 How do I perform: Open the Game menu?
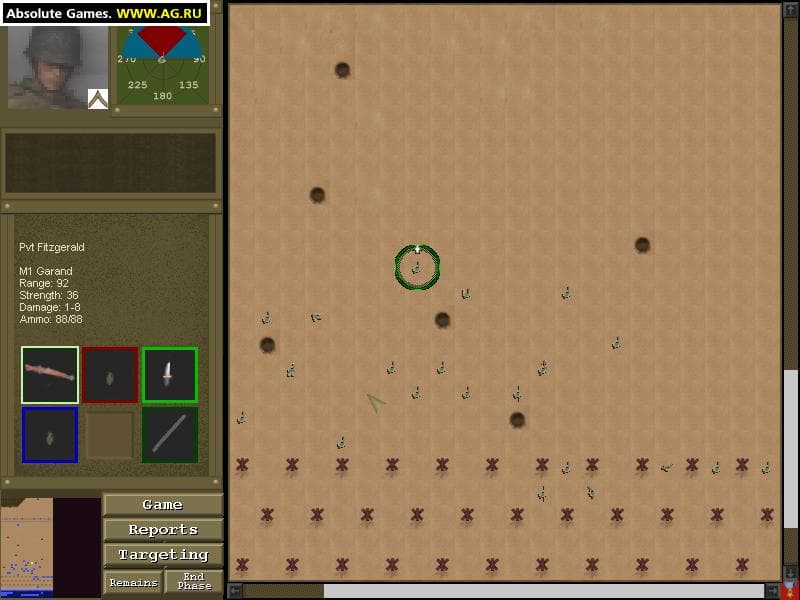pos(163,505)
